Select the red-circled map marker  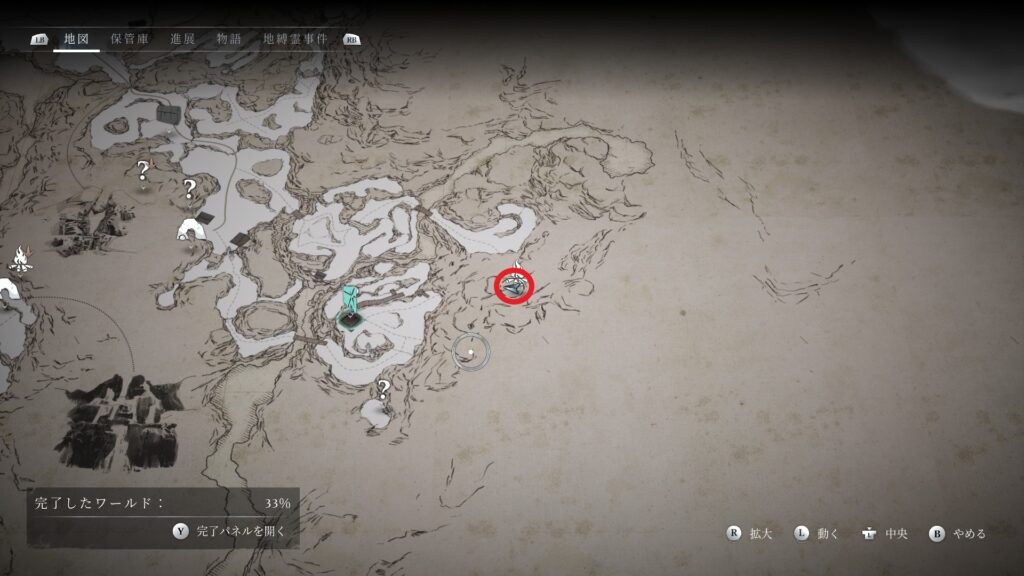tap(514, 287)
